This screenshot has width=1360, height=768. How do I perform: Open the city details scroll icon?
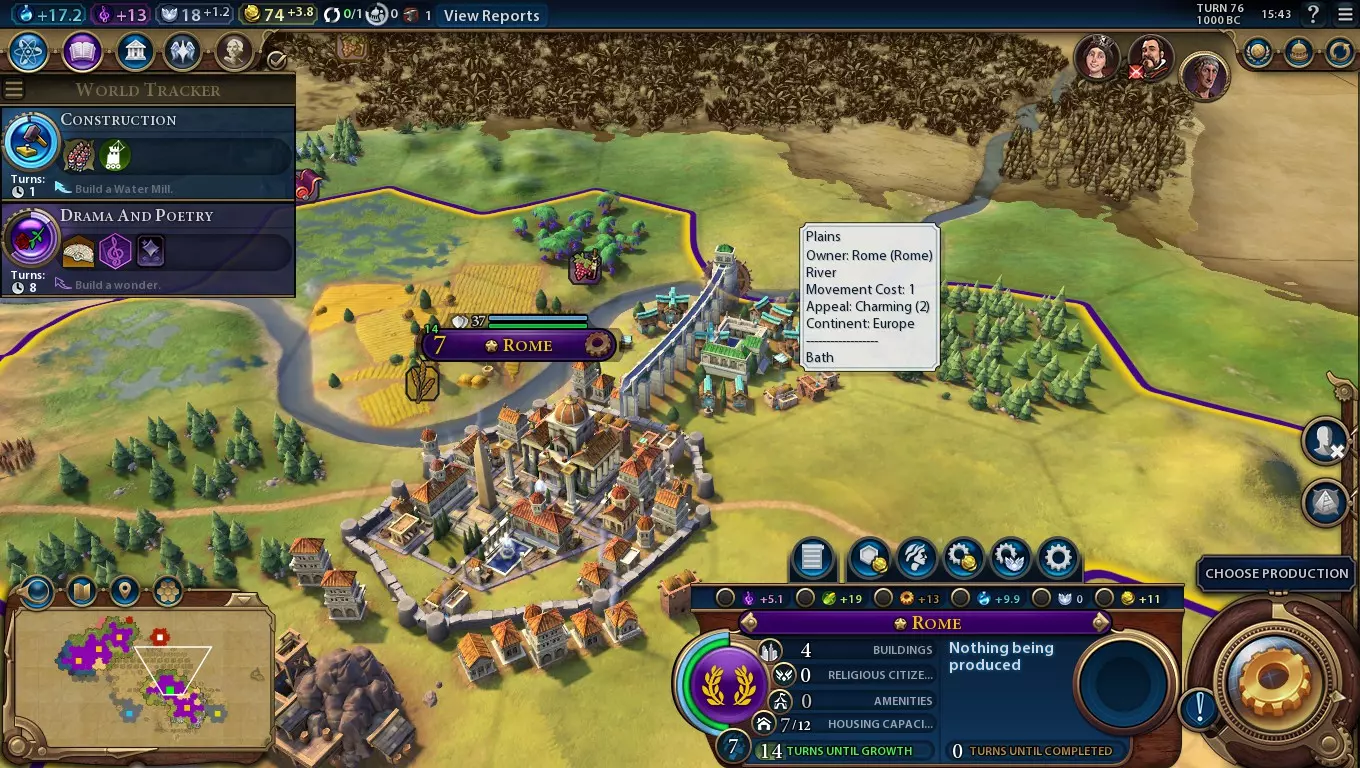(812, 559)
